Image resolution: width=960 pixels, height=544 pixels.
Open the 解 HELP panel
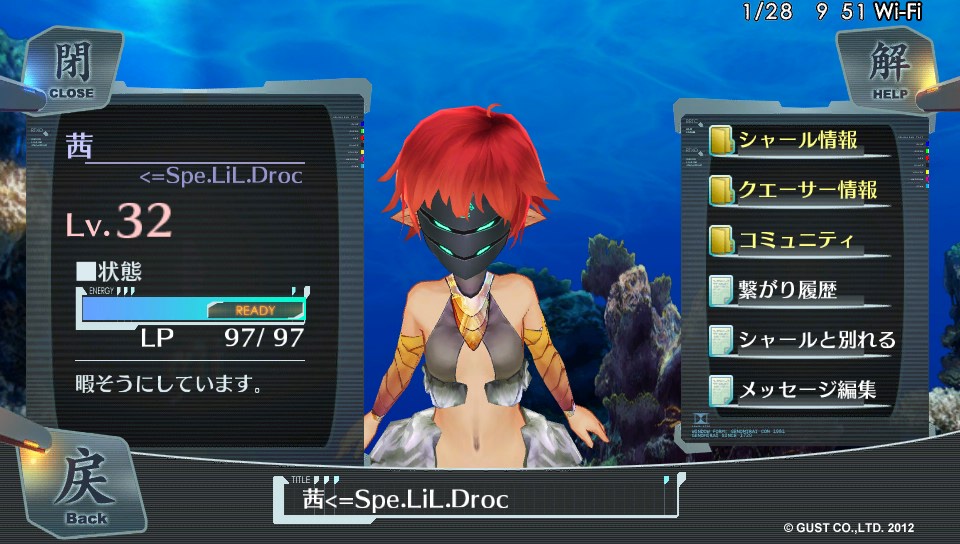pyautogui.click(x=888, y=68)
